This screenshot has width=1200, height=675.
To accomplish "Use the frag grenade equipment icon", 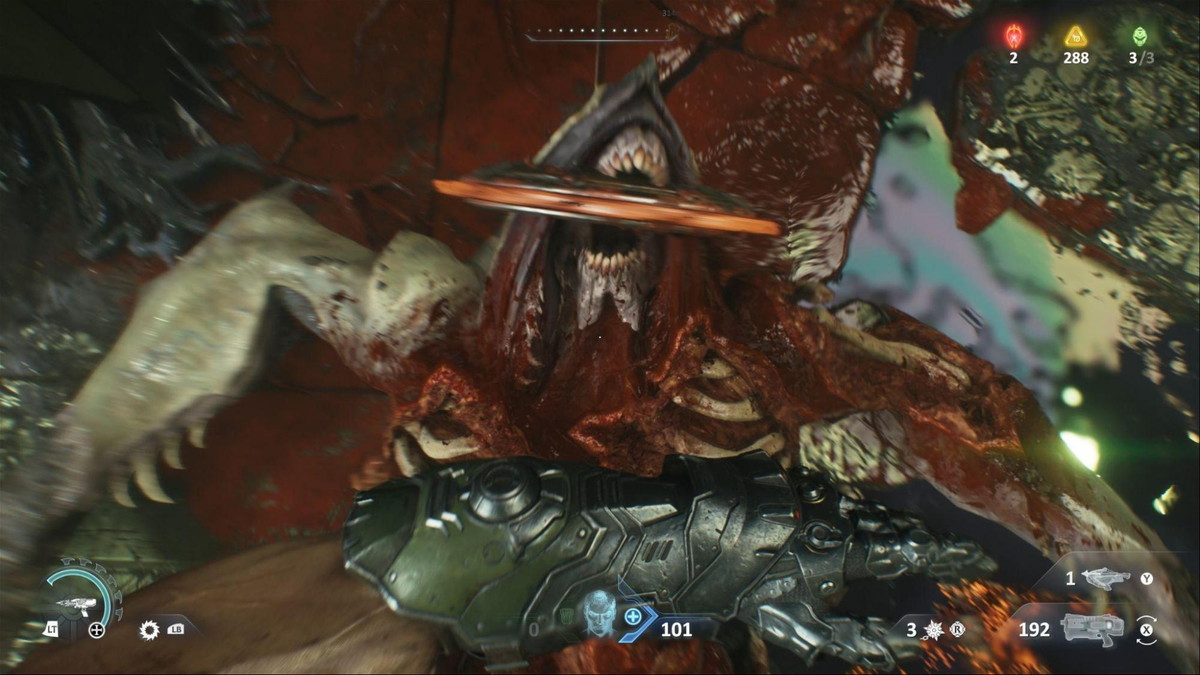I will tap(933, 630).
